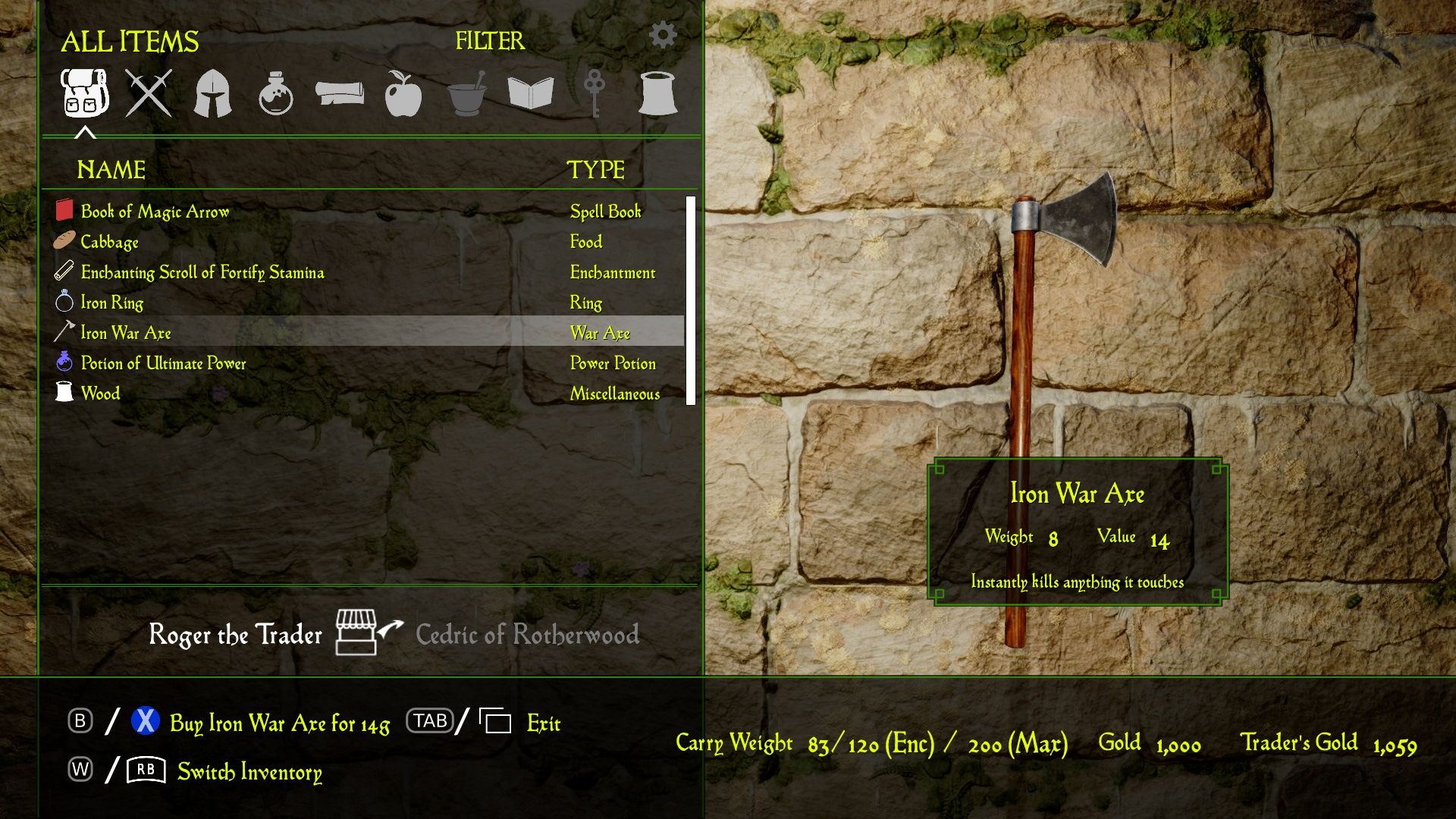Select the key category icon
1456x819 pixels.
coord(594,93)
